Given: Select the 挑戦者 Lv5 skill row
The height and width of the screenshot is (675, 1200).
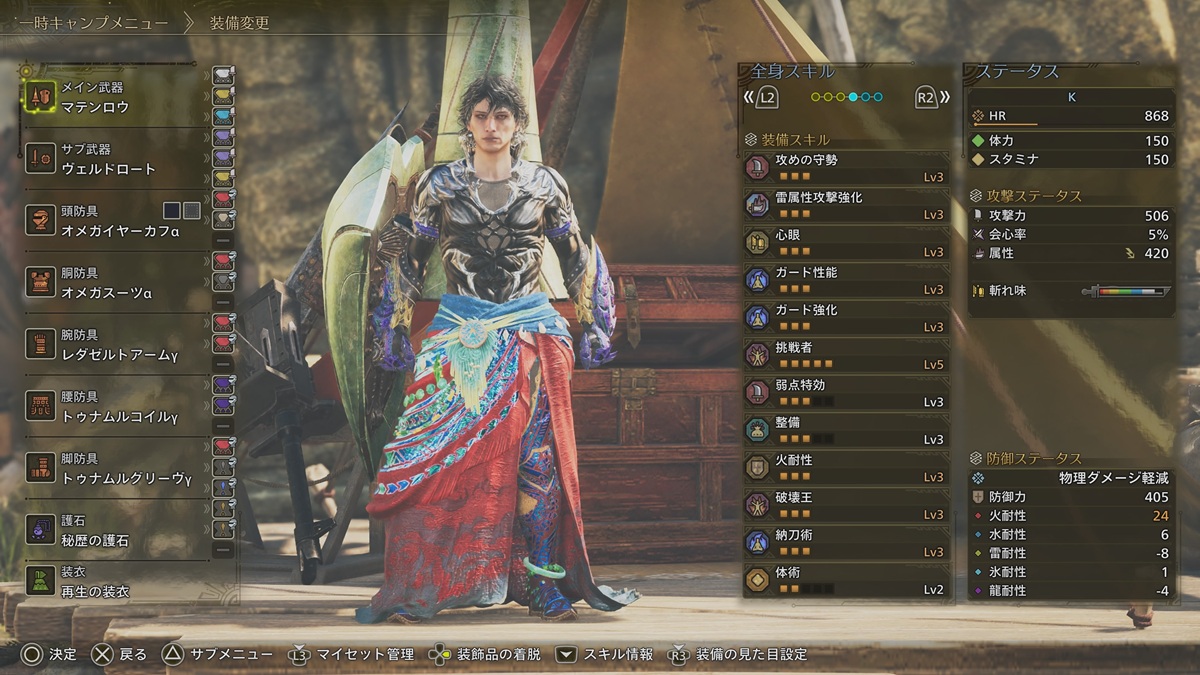Looking at the screenshot, I should (845, 356).
